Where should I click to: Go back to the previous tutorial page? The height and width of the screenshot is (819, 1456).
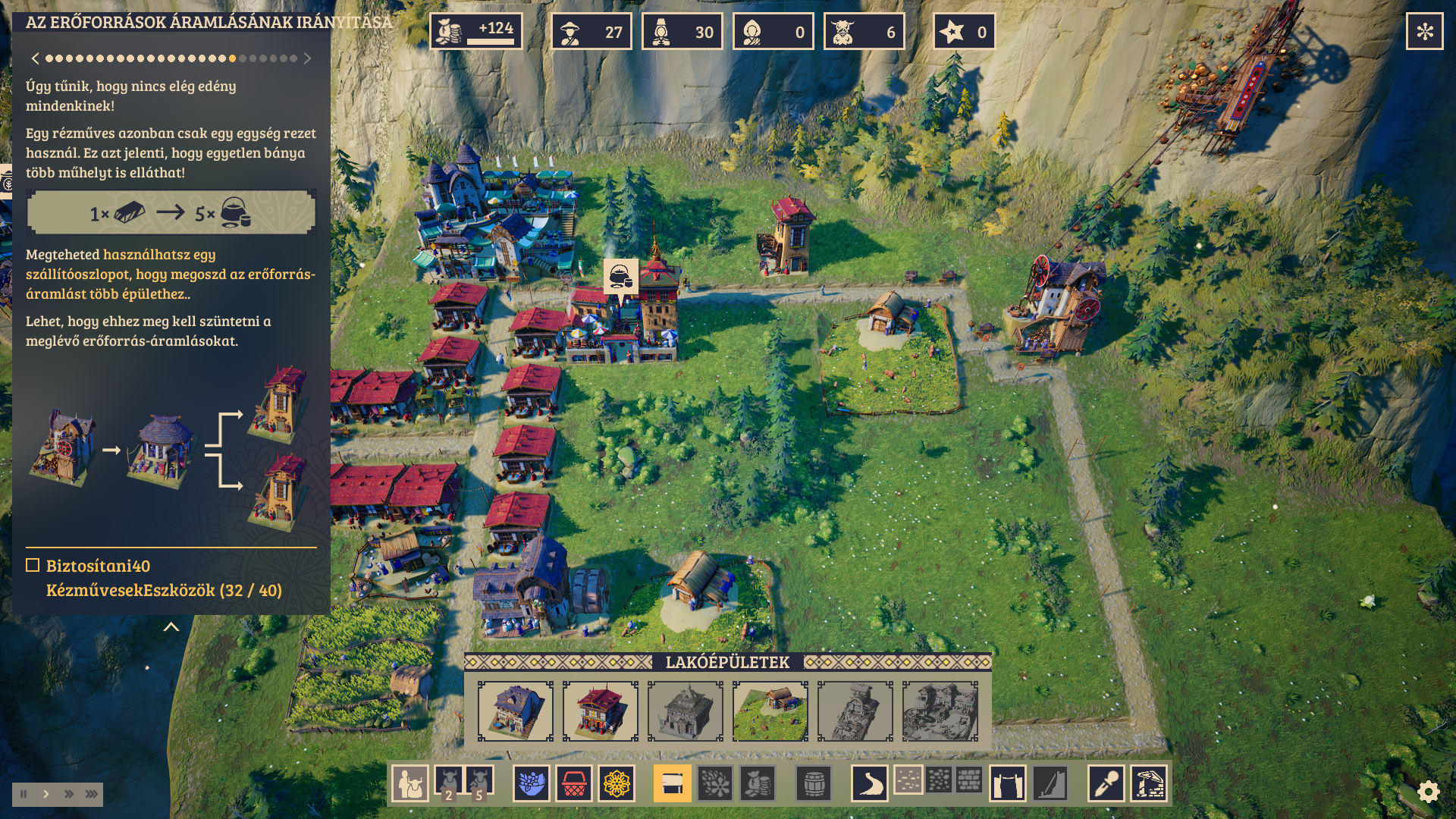tap(35, 58)
